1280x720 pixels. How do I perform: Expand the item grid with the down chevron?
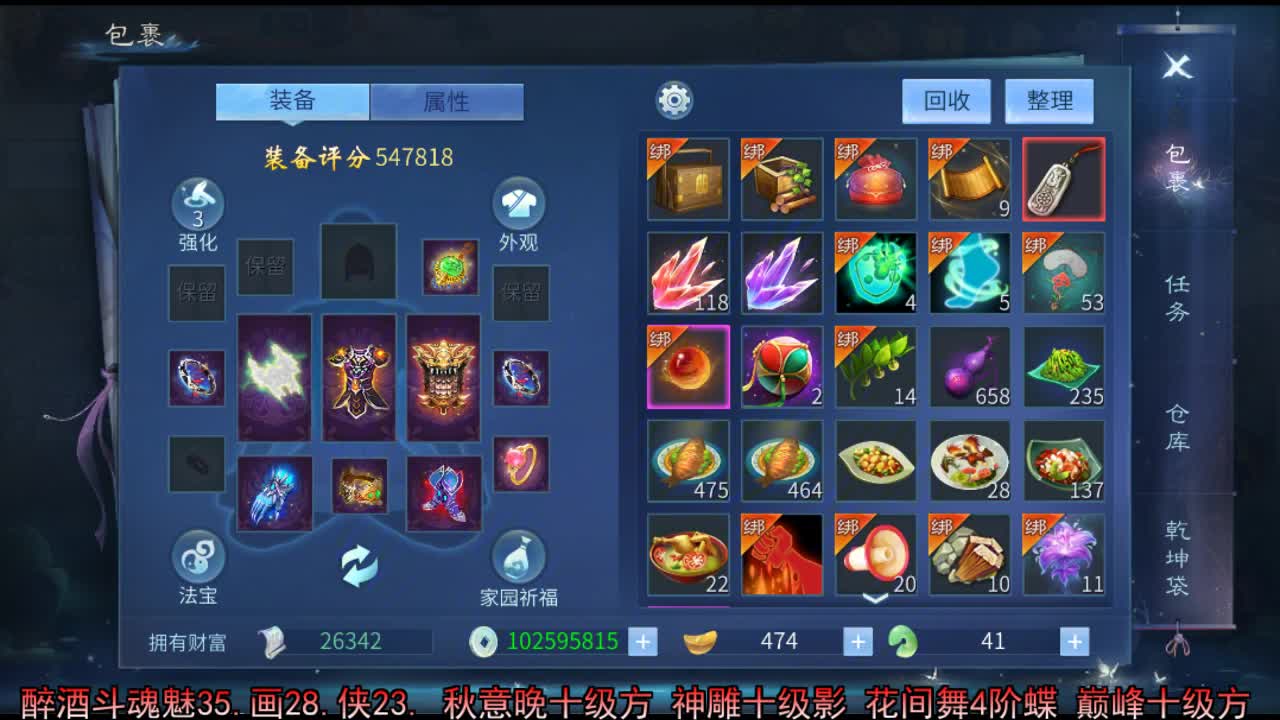pyautogui.click(x=875, y=598)
